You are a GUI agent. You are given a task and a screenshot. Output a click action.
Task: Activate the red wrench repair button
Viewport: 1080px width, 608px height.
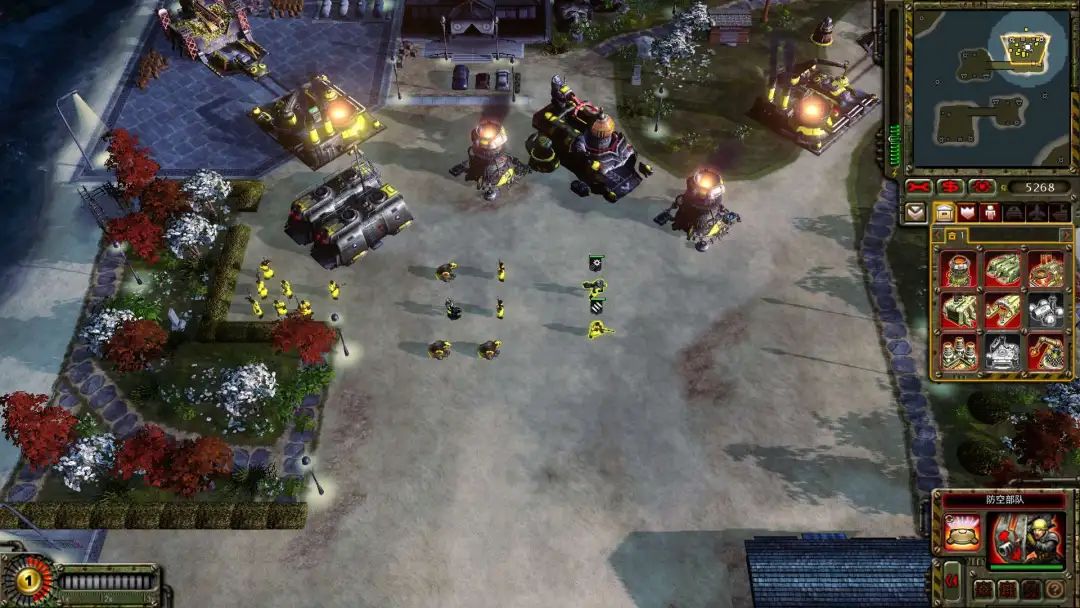918,187
